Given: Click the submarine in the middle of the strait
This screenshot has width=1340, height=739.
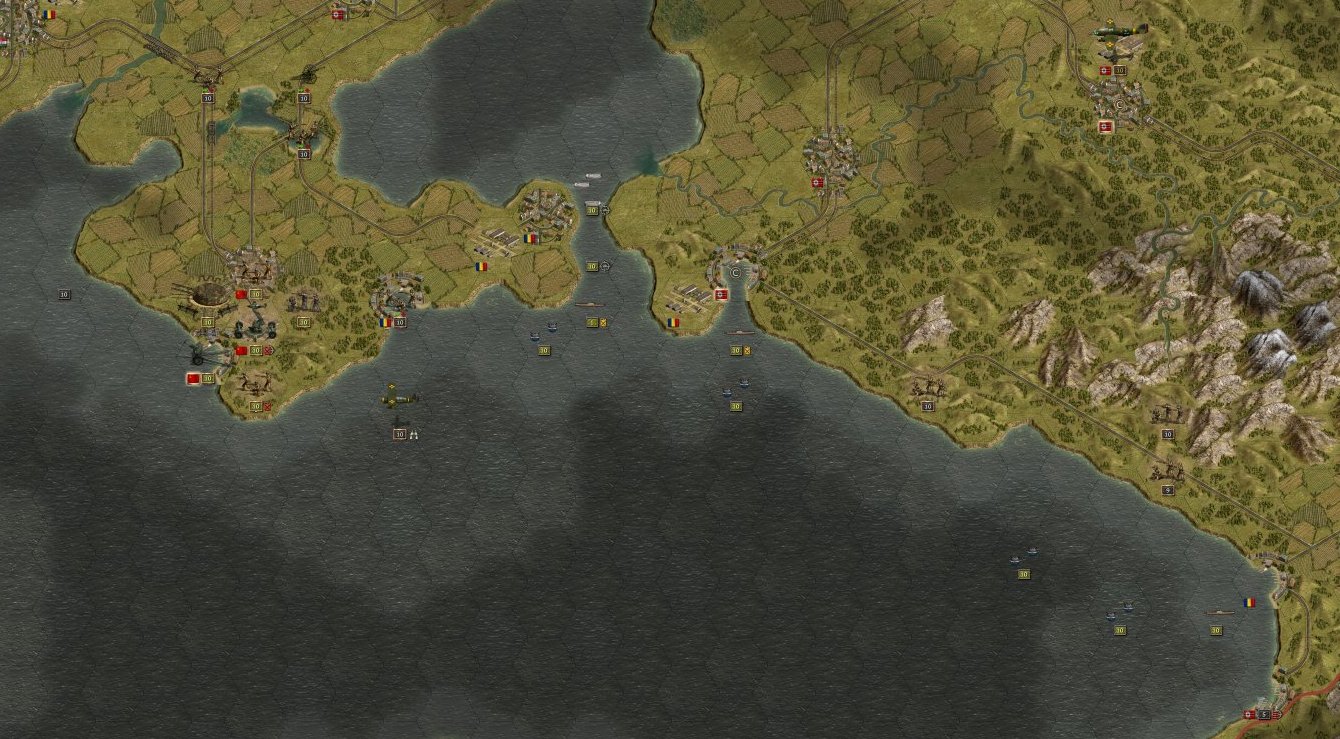Looking at the screenshot, I should tap(589, 303).
